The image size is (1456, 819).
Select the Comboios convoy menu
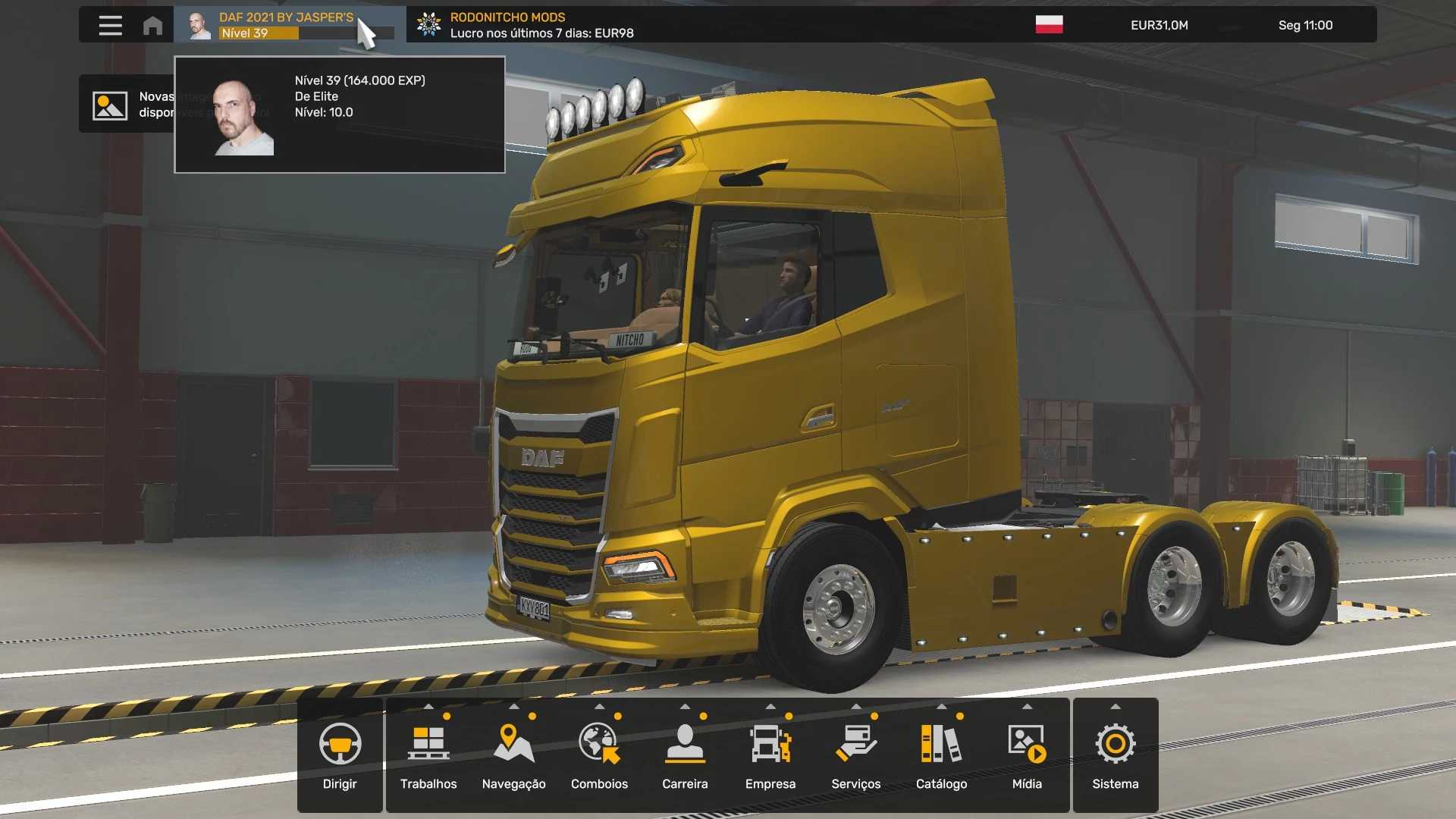coord(600,755)
